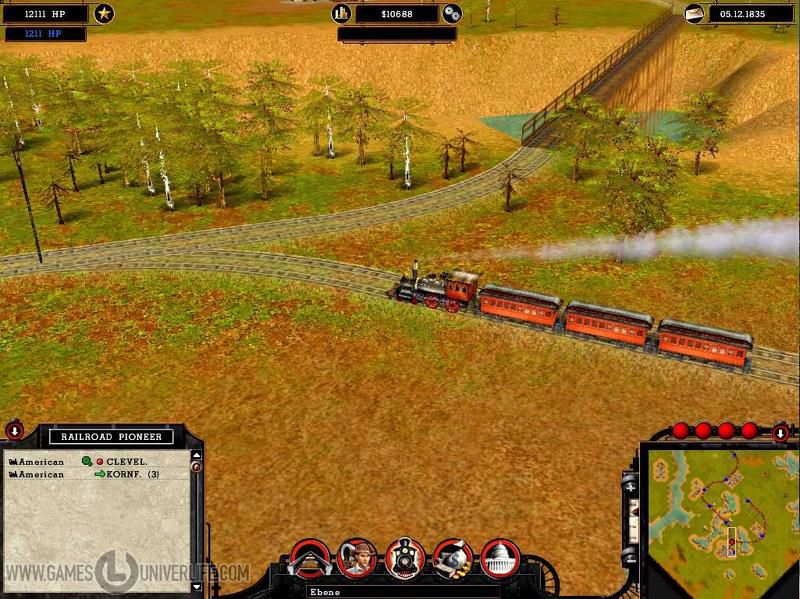The width and height of the screenshot is (800, 599).
Task: Collapse the Railroad Pioneer train list panel
Action: pyautogui.click(x=15, y=432)
